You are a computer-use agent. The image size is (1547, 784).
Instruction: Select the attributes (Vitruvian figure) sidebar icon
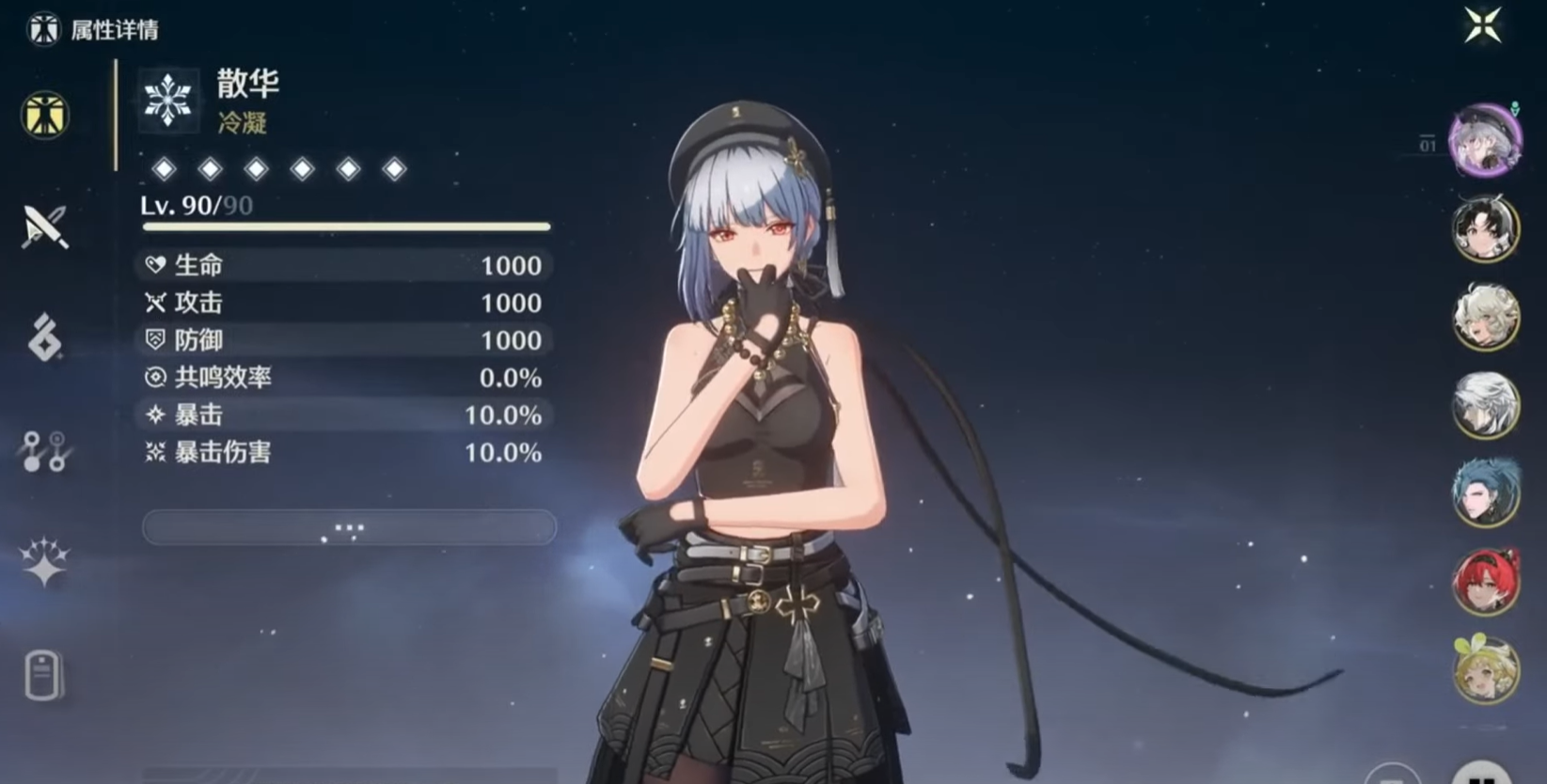click(42, 115)
